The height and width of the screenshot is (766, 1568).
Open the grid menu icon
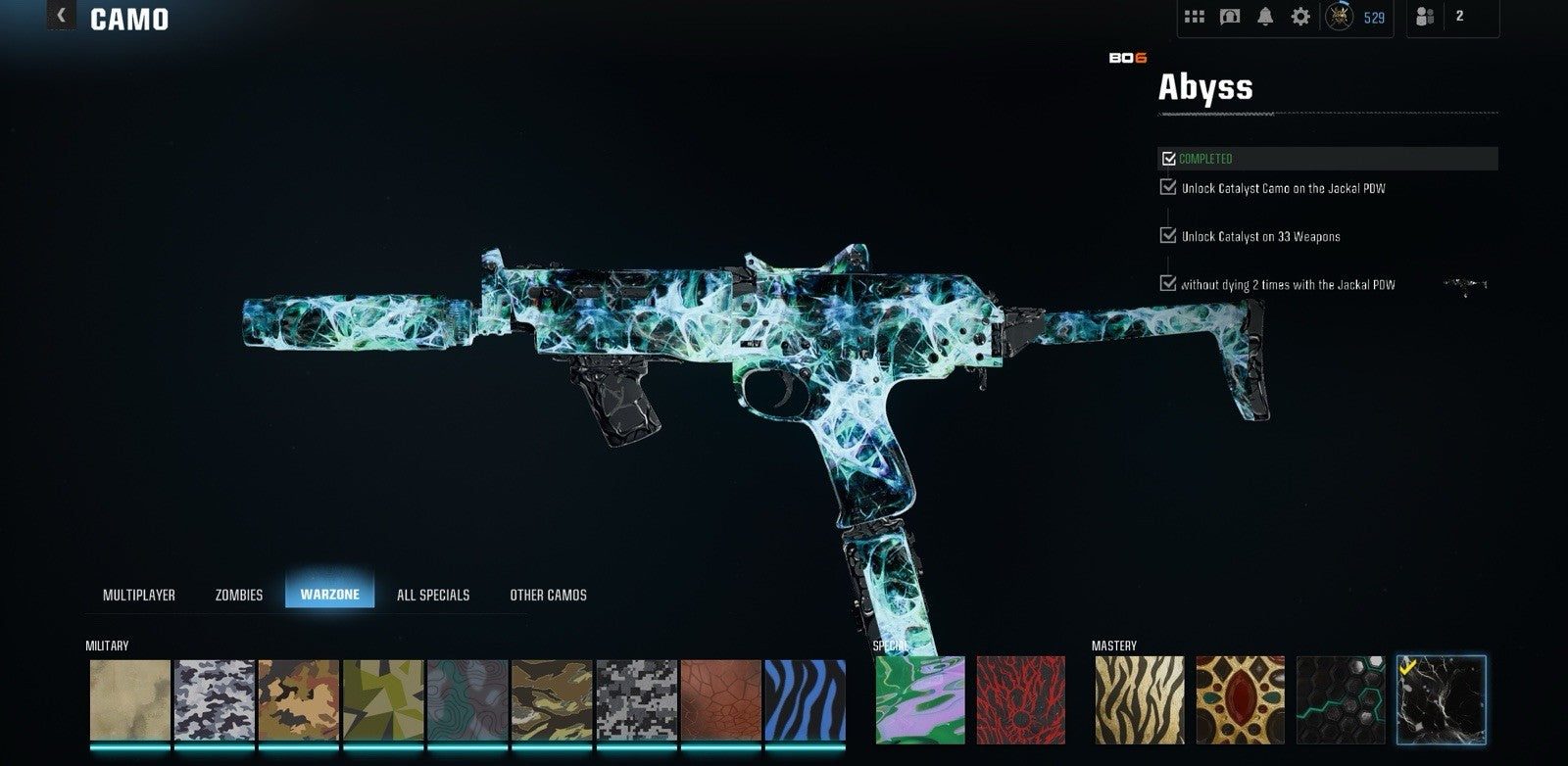1195,17
